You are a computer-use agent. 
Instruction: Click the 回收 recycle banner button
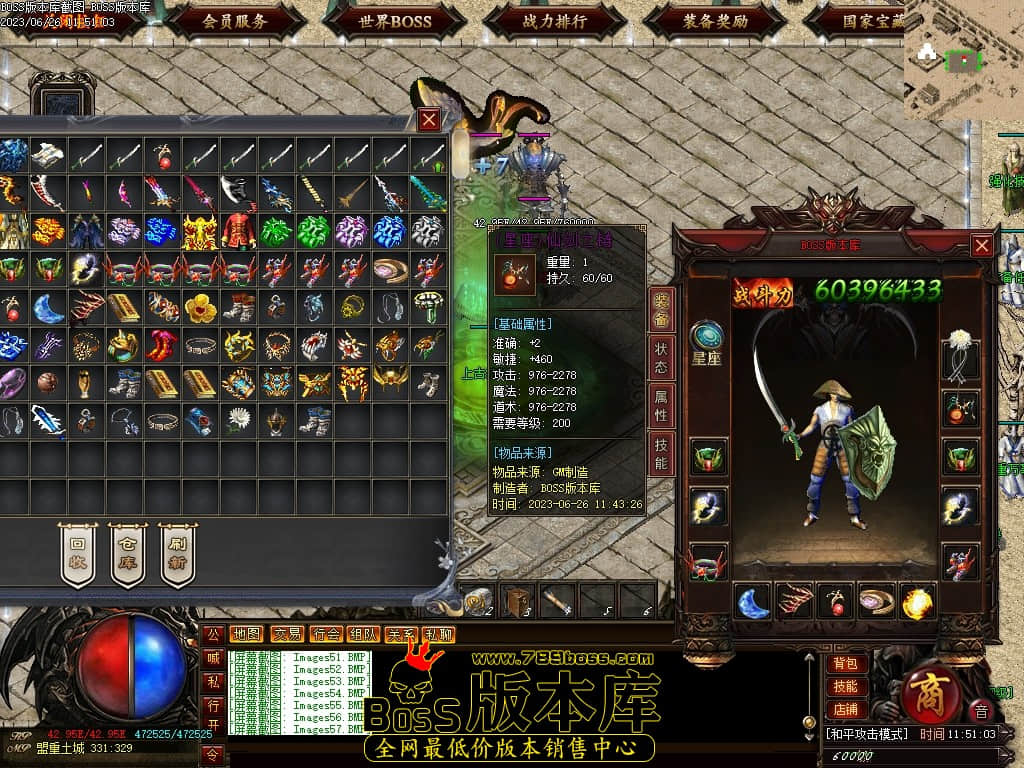coord(77,554)
